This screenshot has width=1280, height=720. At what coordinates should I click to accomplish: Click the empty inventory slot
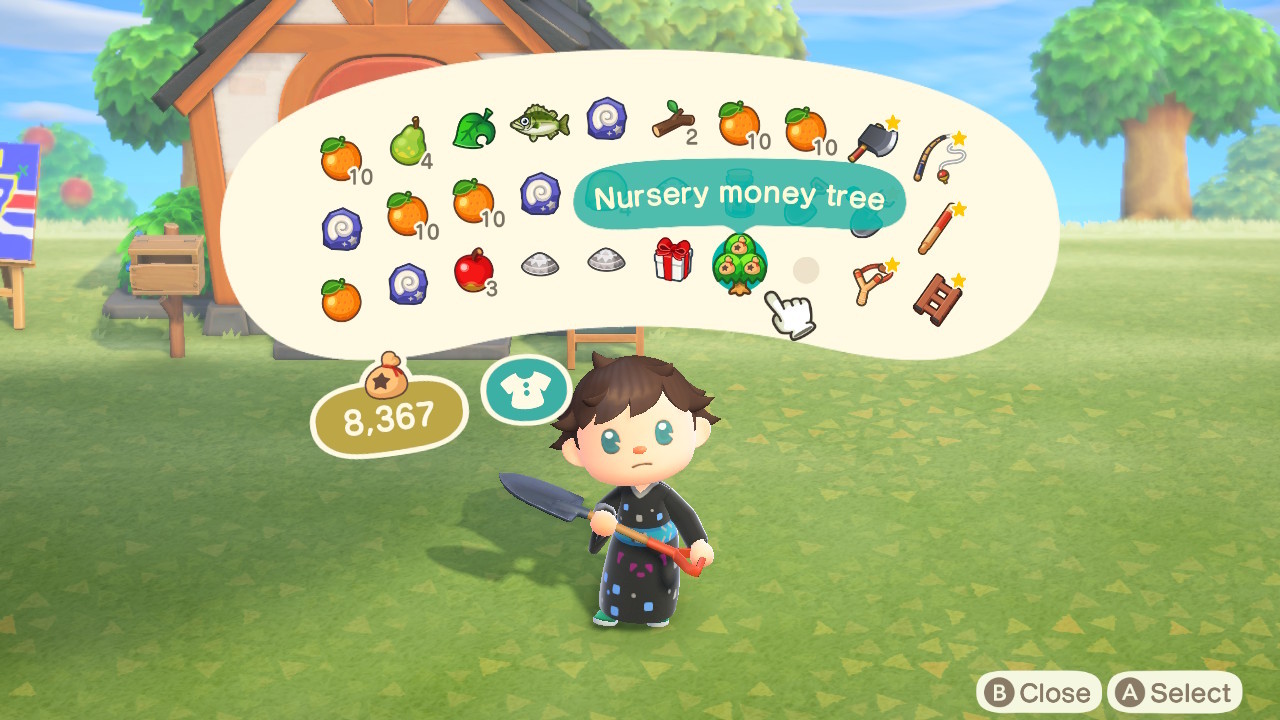805,270
